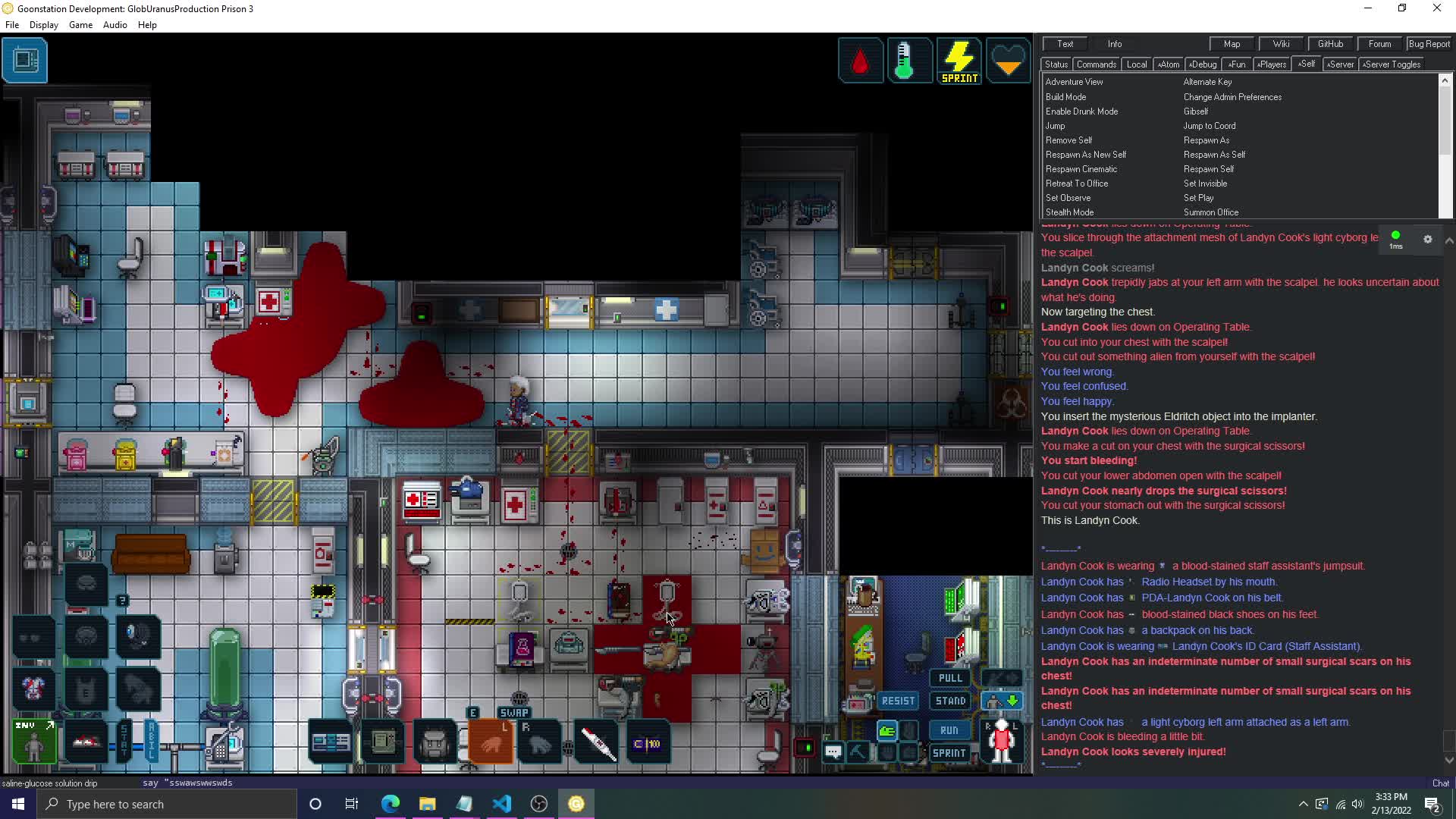Toggle the STAND button

(950, 701)
